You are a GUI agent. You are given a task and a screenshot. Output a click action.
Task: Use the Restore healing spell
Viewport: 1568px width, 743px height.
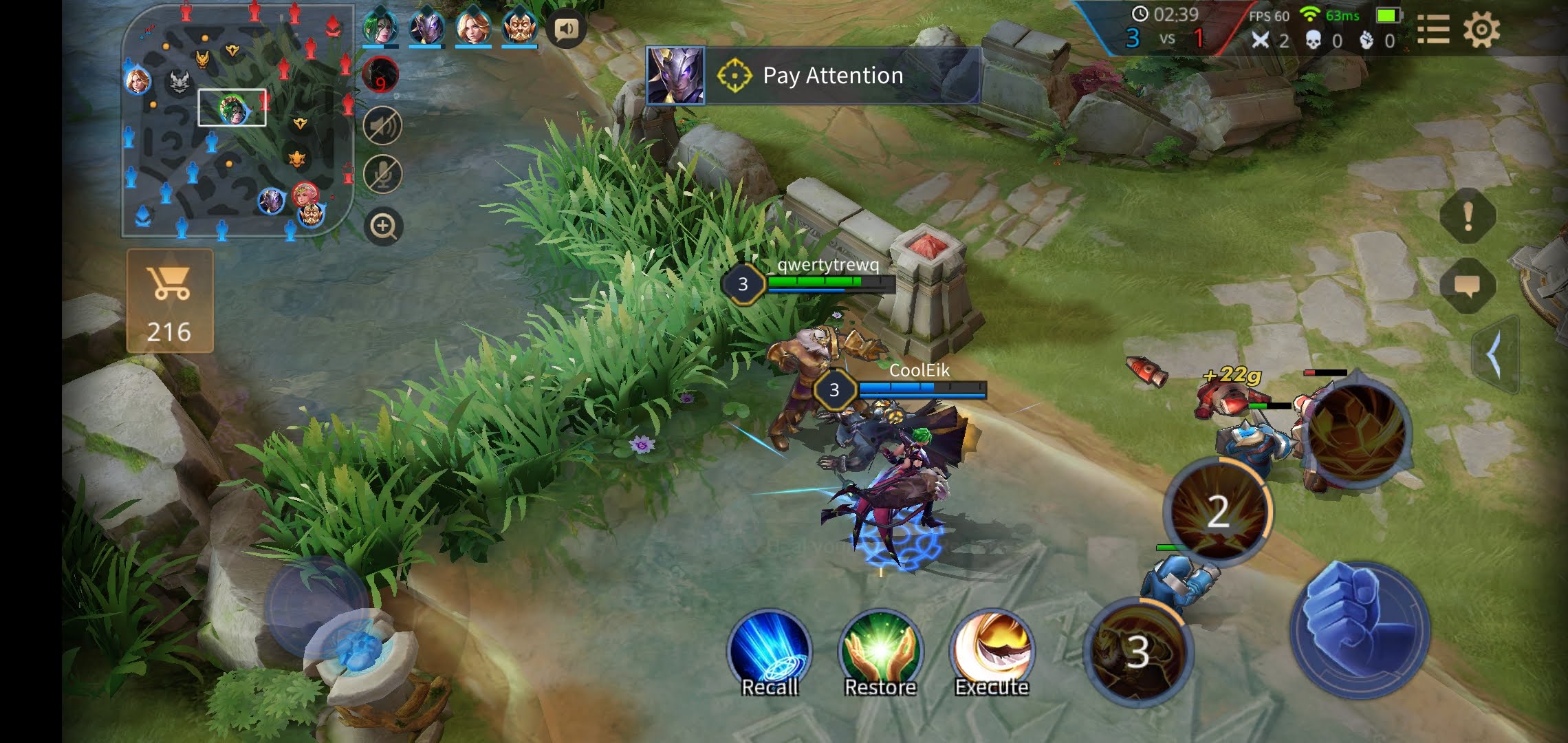(880, 651)
